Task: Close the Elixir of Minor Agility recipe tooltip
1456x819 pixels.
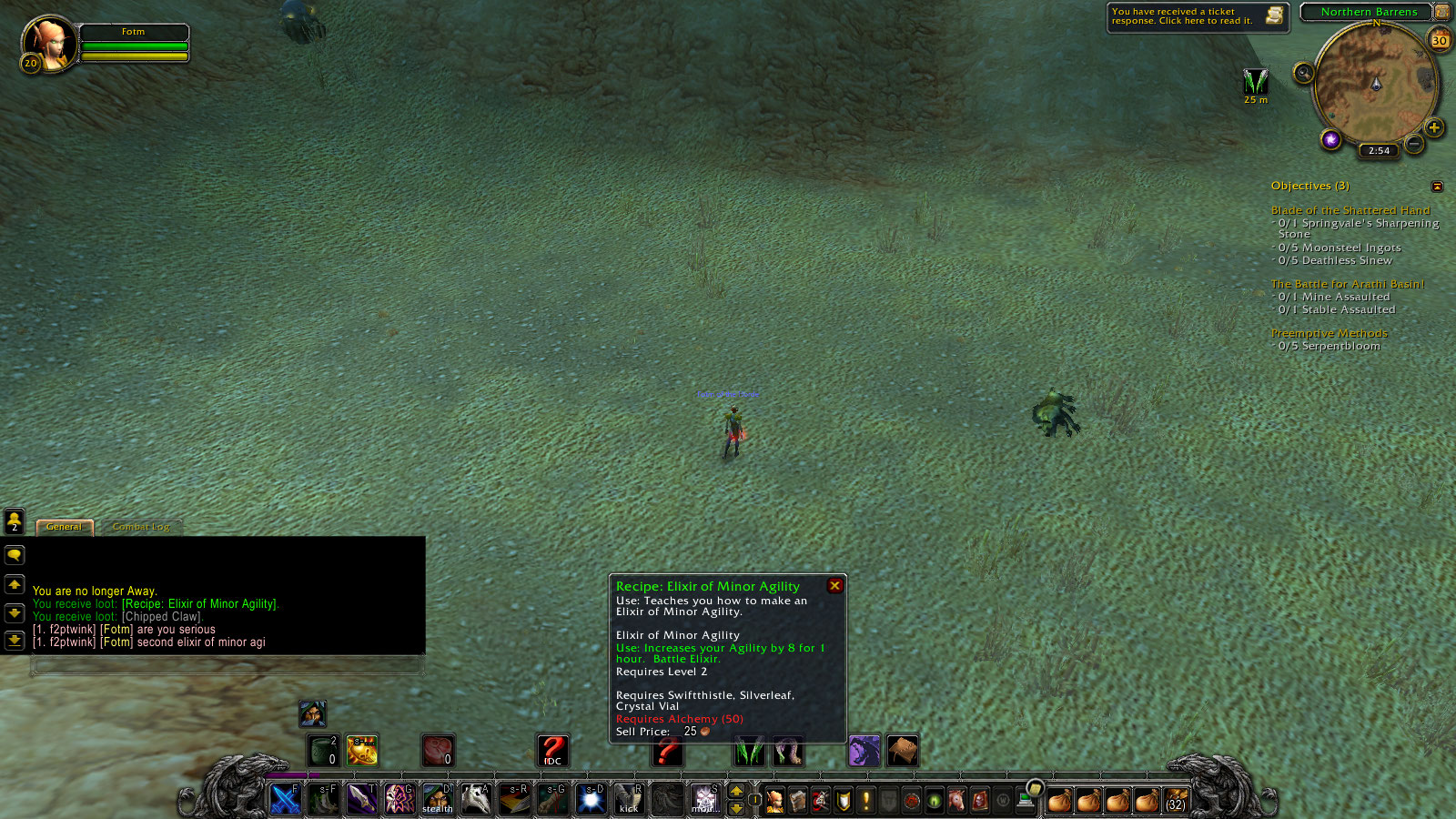Action: pyautogui.click(x=834, y=586)
